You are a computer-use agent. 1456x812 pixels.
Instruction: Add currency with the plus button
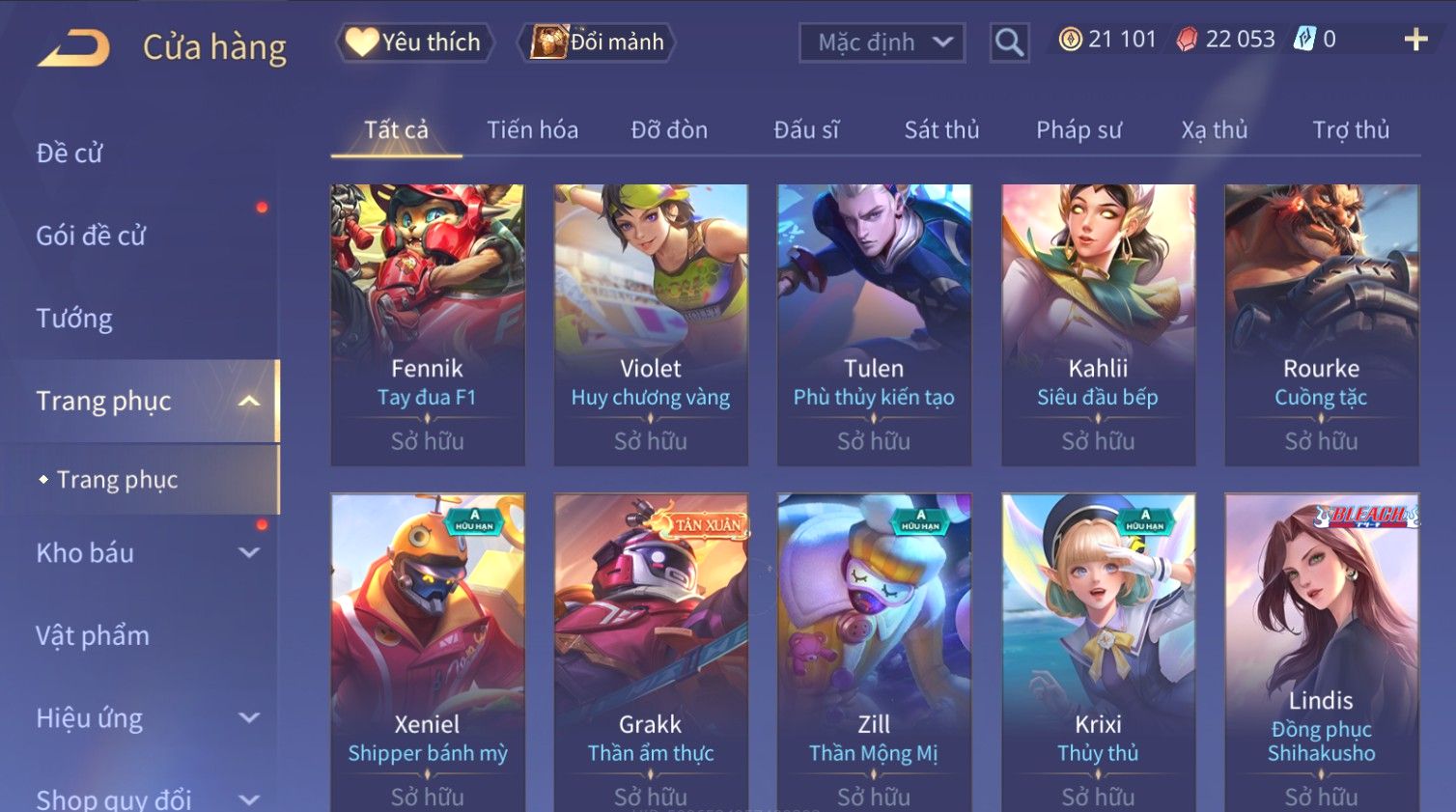[1415, 40]
